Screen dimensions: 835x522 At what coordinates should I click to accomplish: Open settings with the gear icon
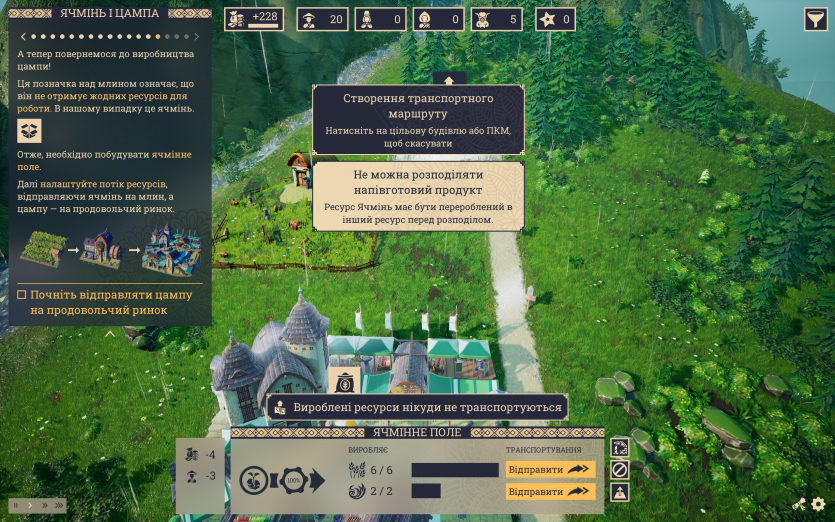pyautogui.click(x=818, y=505)
